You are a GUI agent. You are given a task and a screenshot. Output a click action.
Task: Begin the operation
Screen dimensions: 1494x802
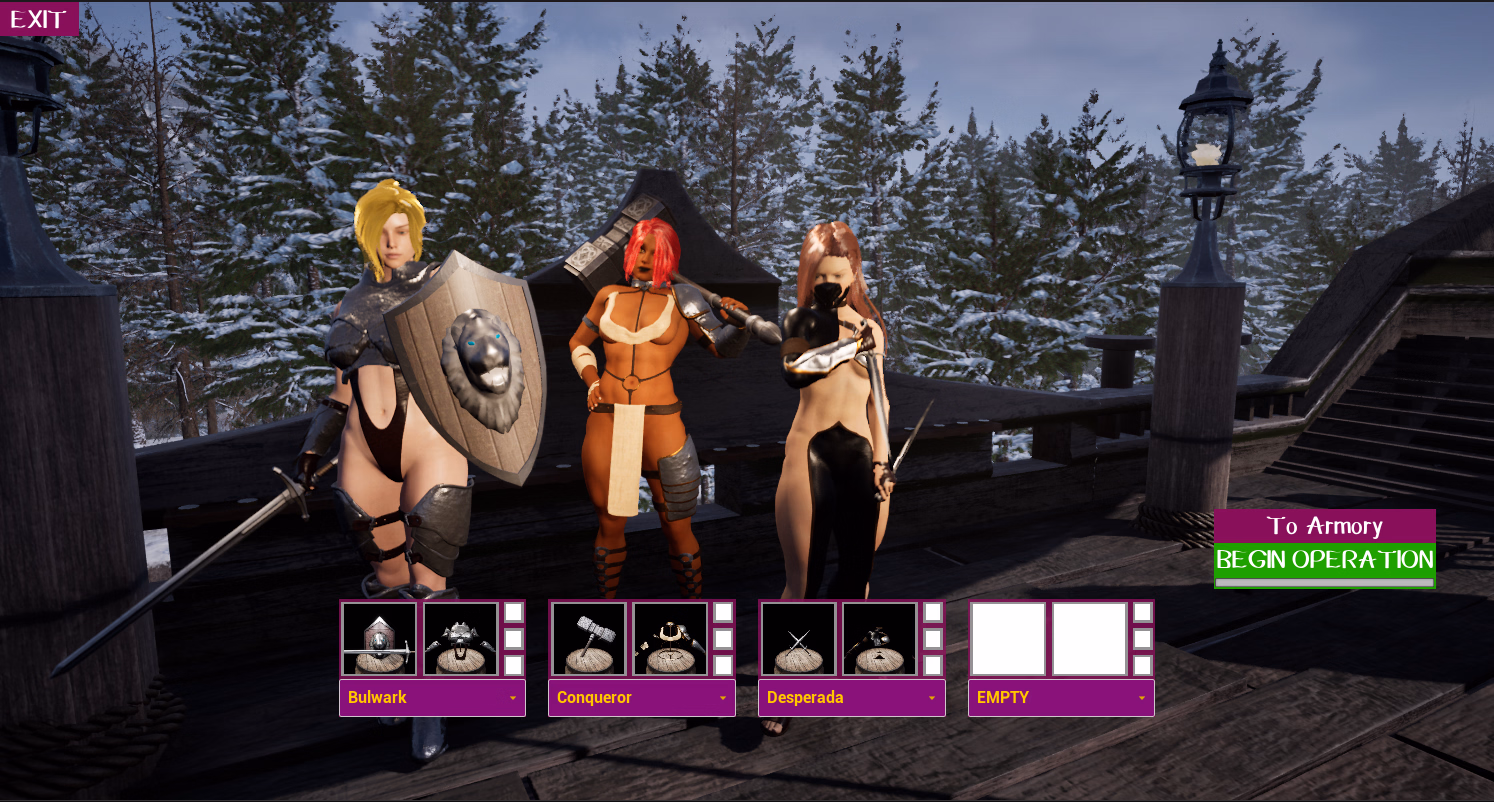pyautogui.click(x=1324, y=560)
